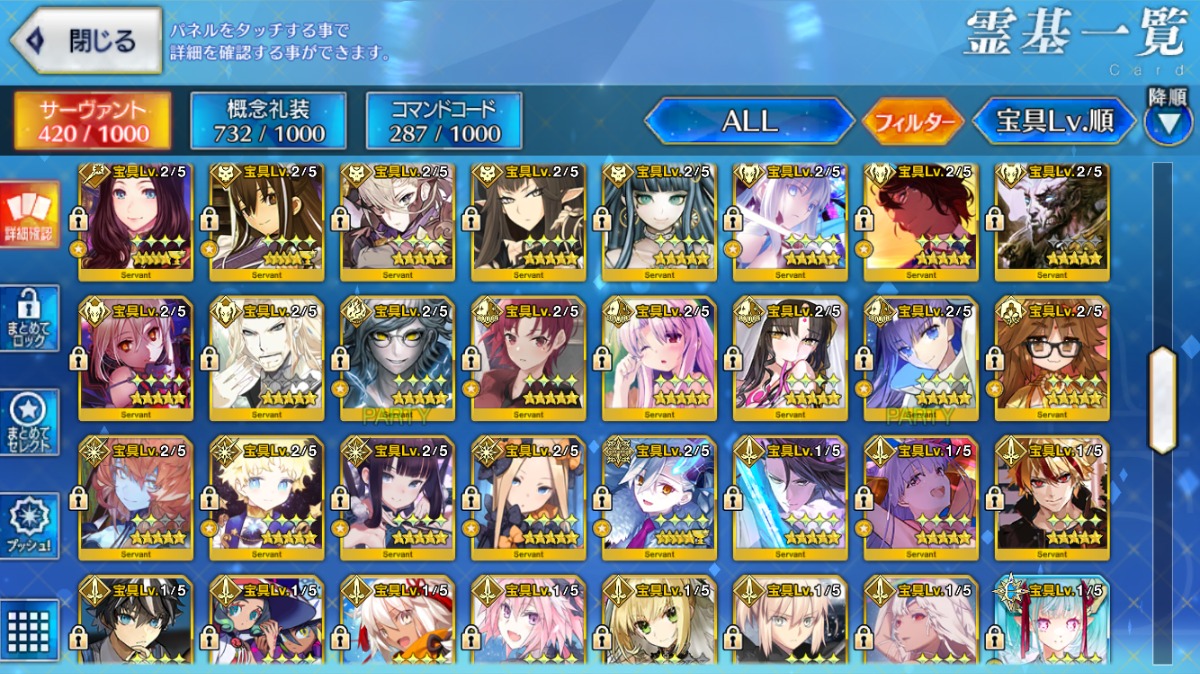The height and width of the screenshot is (674, 1200).
Task: Pick the pink-haired winking servant card
Action: pos(659,358)
